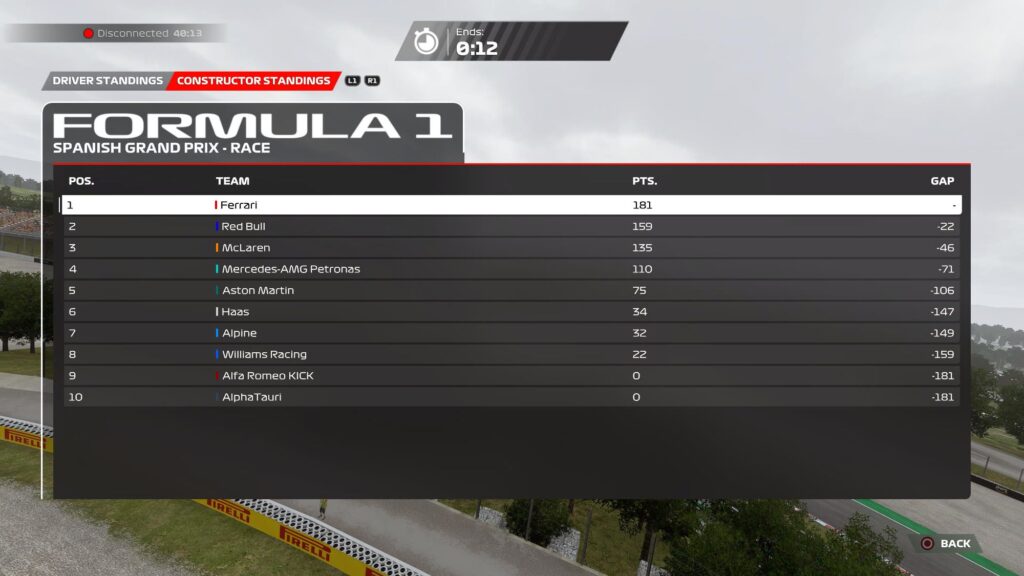Click the Williams Racing row
Image resolution: width=1024 pixels, height=576 pixels.
click(x=510, y=354)
